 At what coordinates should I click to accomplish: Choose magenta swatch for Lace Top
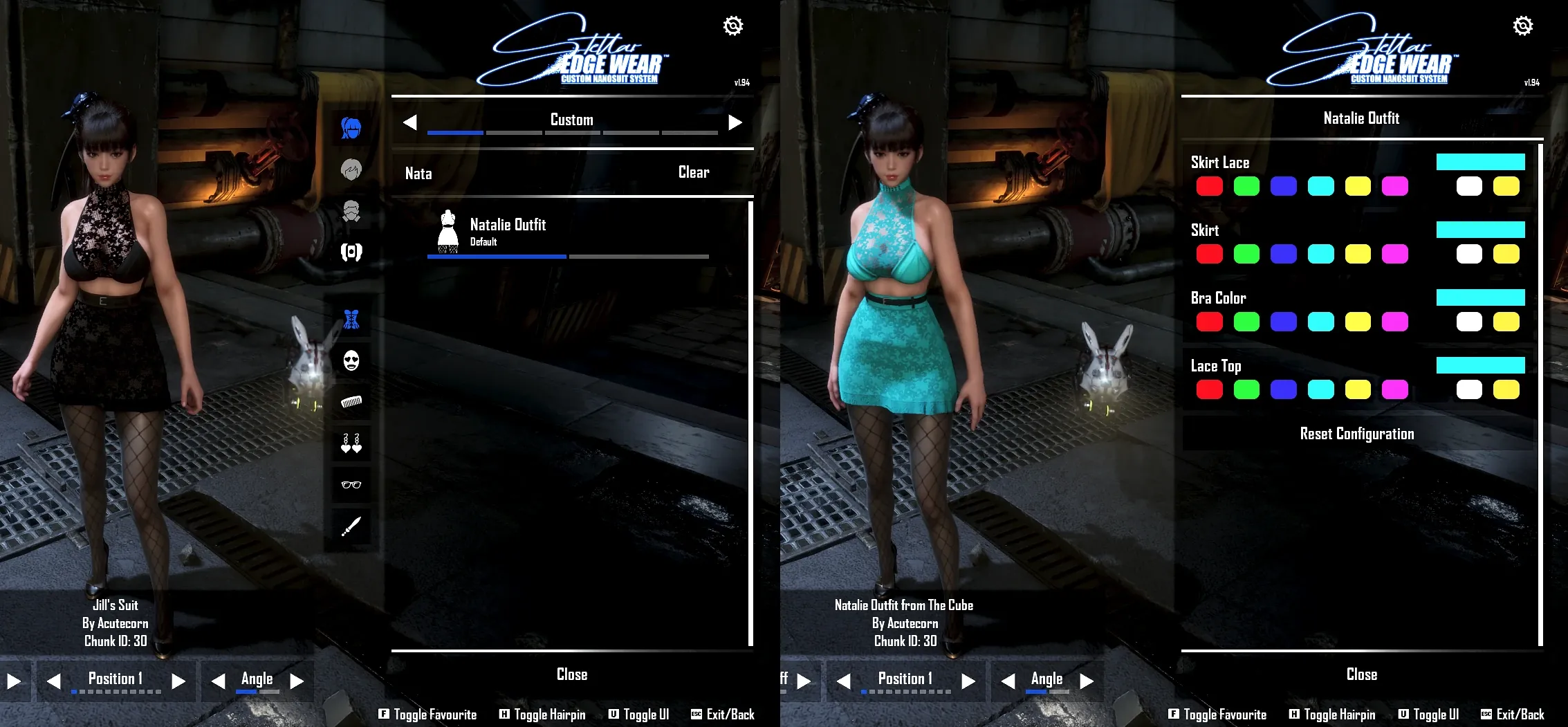coord(1394,389)
